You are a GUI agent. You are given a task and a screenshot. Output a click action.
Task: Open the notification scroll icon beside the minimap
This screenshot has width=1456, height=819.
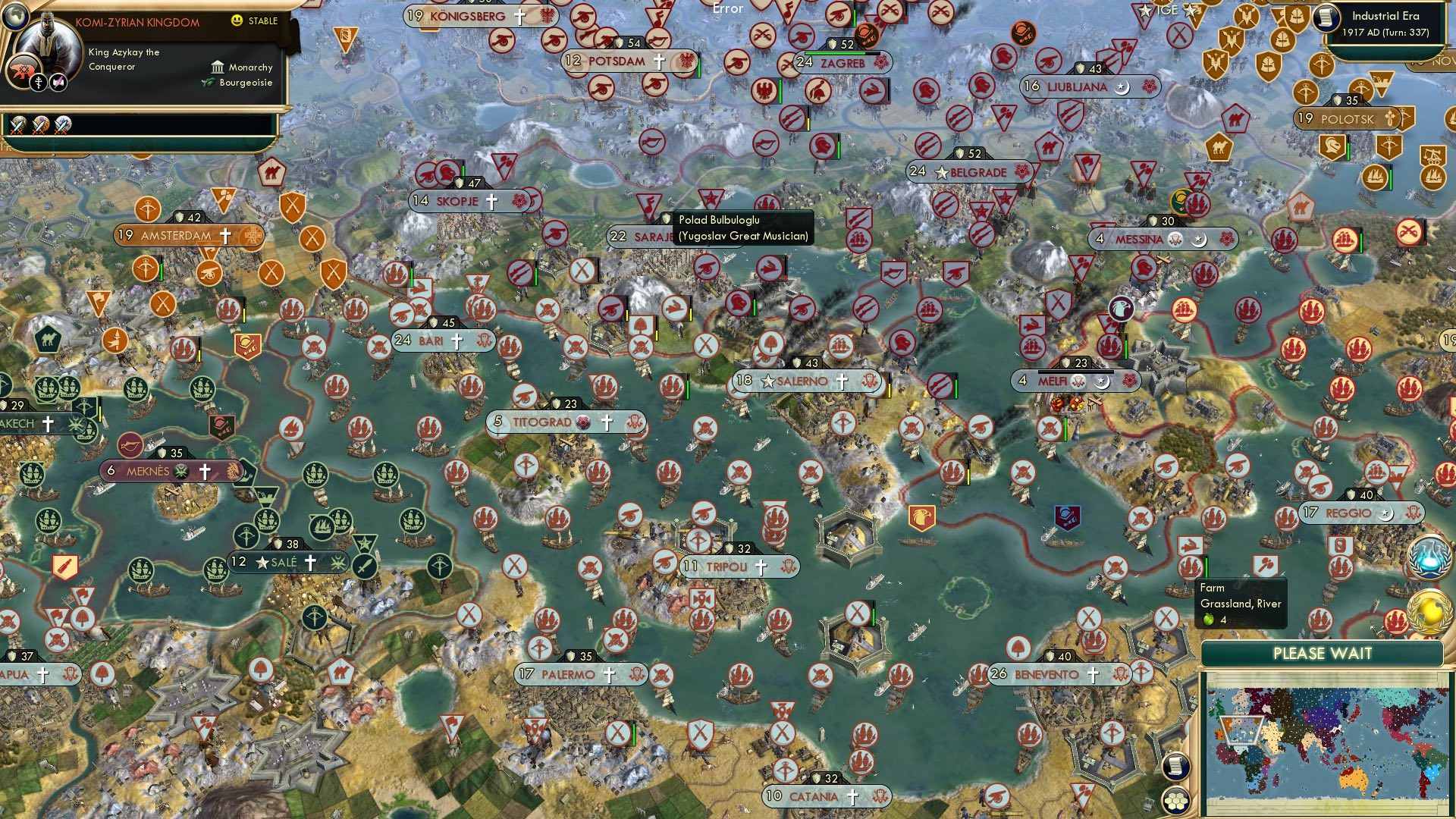1176,767
